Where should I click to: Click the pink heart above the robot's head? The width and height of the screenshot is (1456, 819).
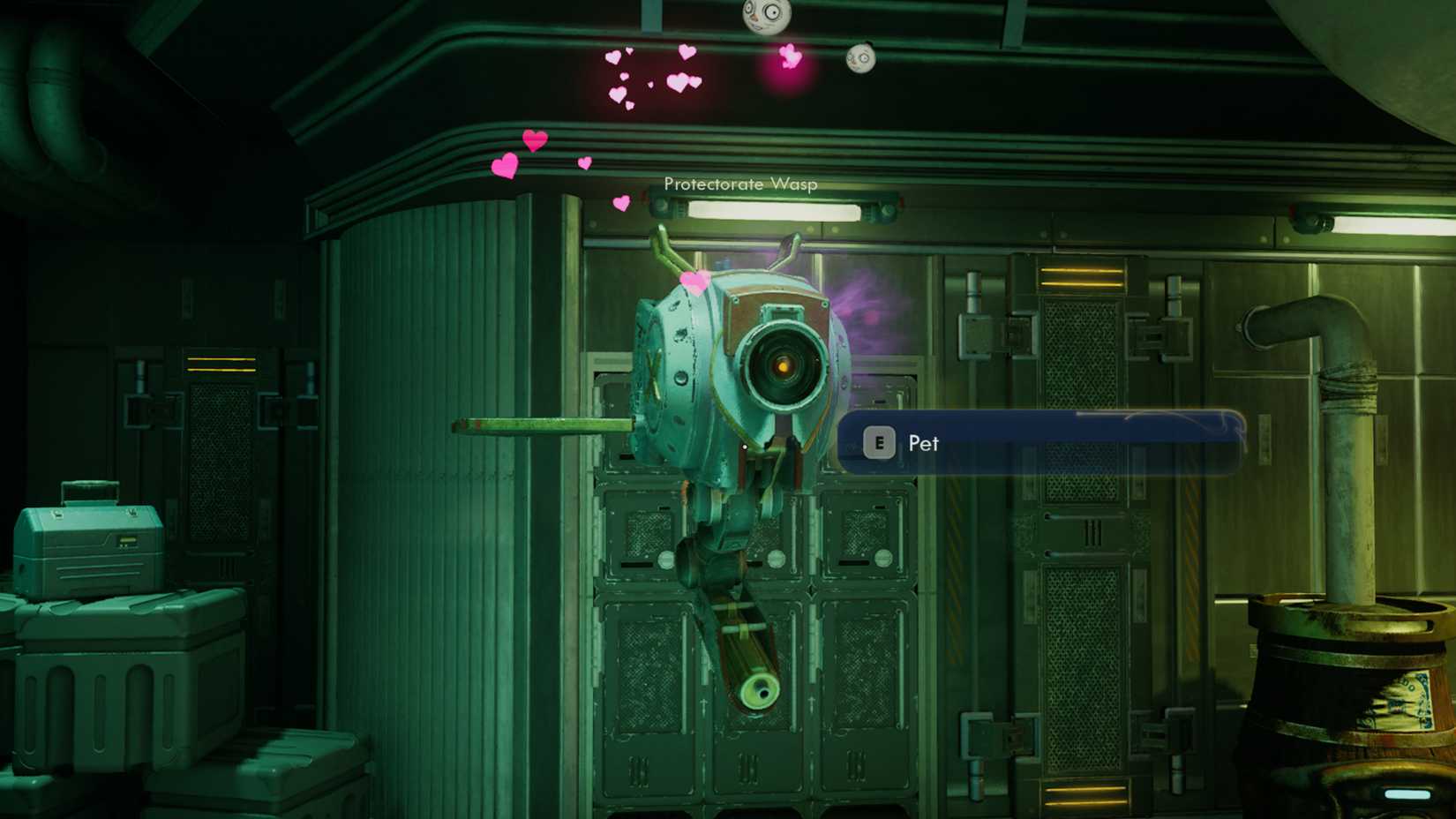pyautogui.click(x=693, y=282)
